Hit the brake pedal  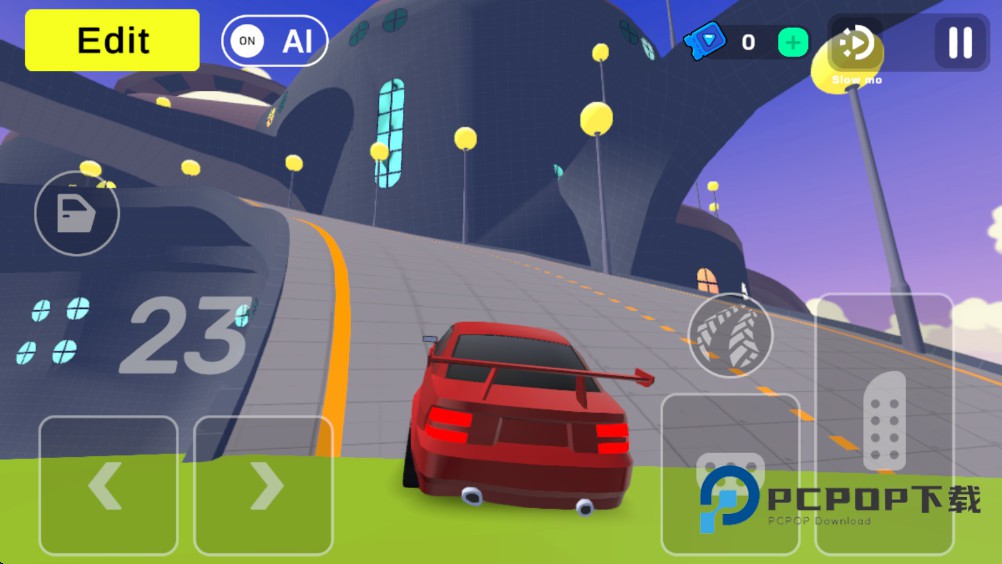click(730, 473)
